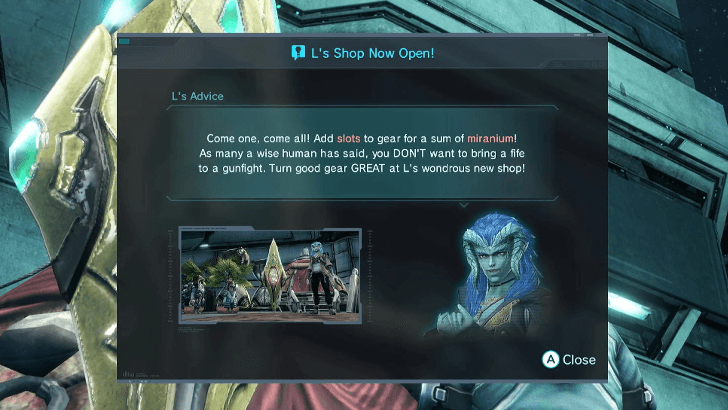Click the advance arrow below L's Advice text
728x410 pixels.
pyautogui.click(x=463, y=205)
